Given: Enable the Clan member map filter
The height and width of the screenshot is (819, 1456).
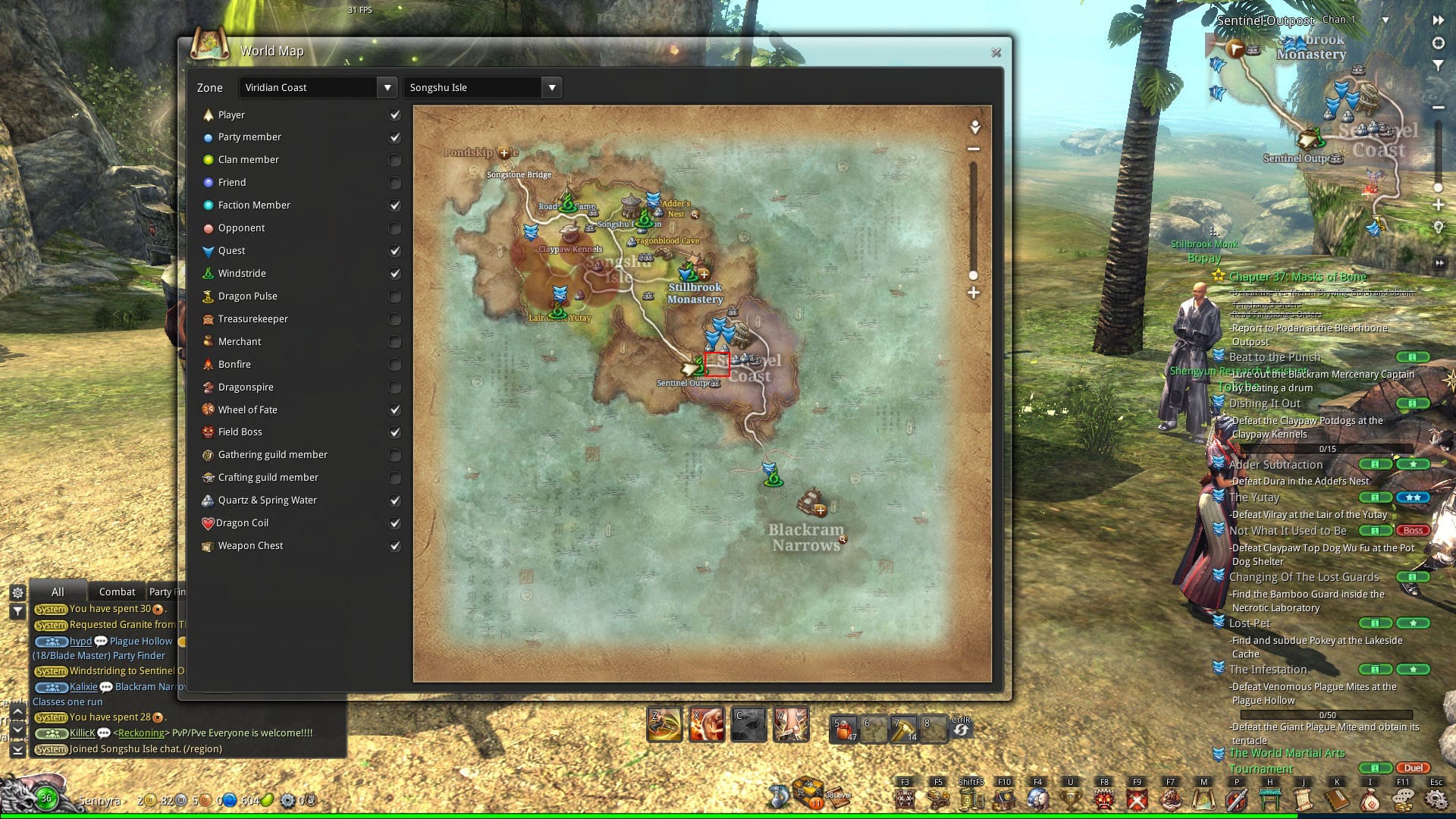Looking at the screenshot, I should 394,160.
